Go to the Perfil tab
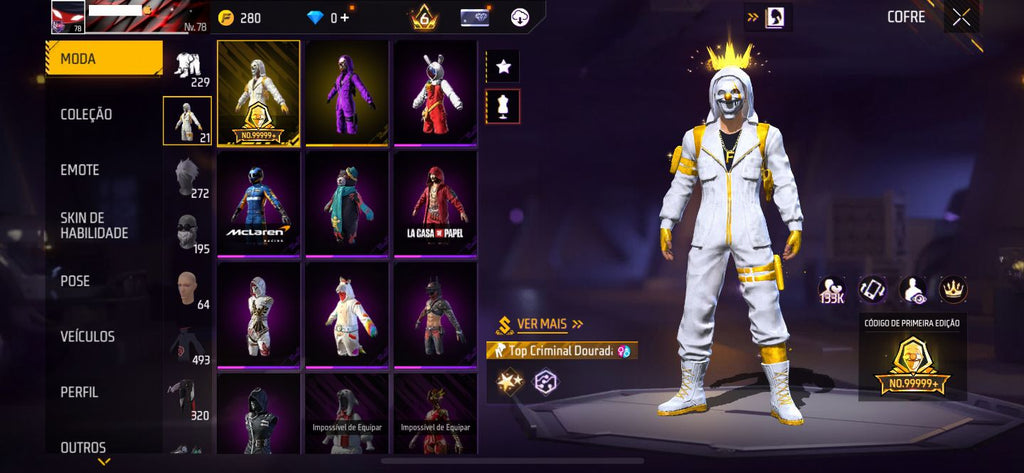 pyautogui.click(x=79, y=392)
